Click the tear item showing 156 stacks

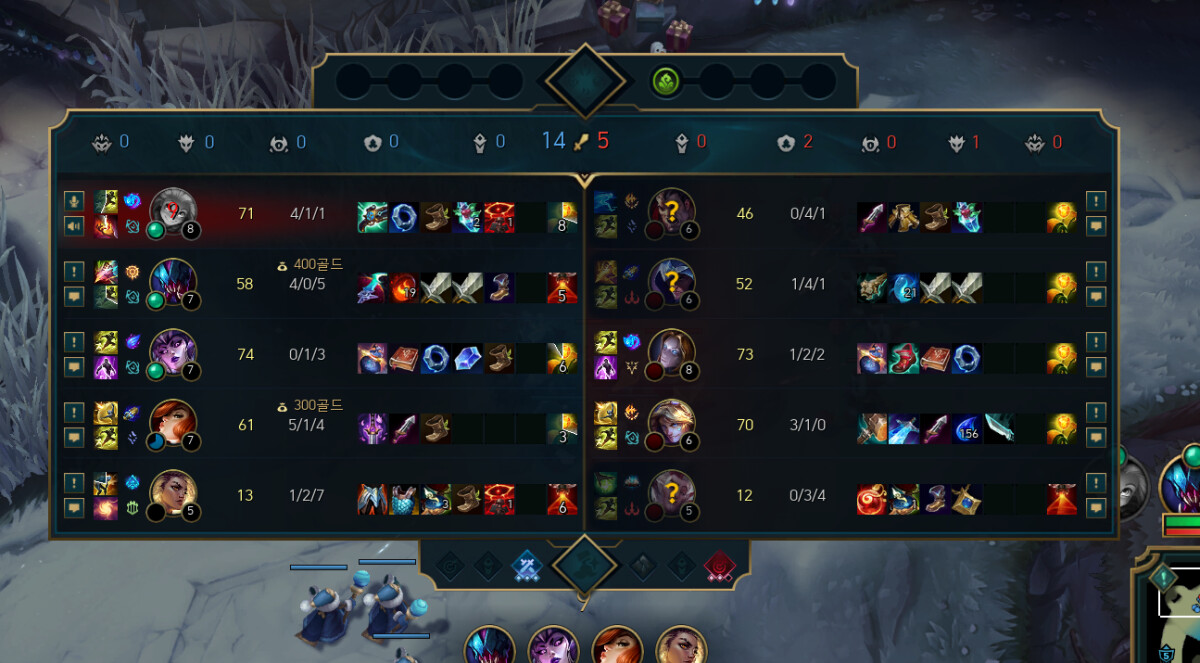point(966,428)
